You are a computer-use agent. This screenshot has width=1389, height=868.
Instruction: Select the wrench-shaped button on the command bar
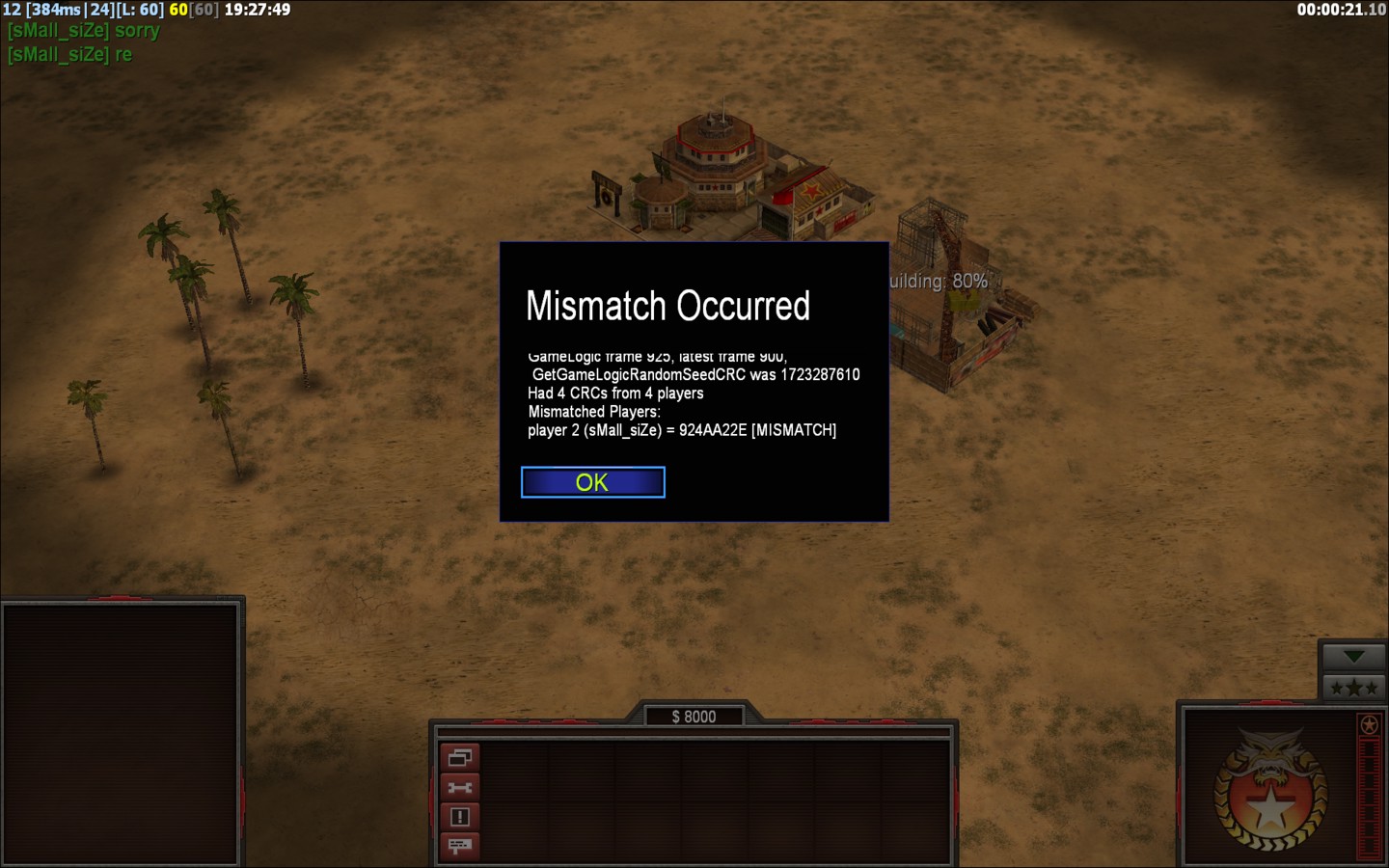click(460, 788)
